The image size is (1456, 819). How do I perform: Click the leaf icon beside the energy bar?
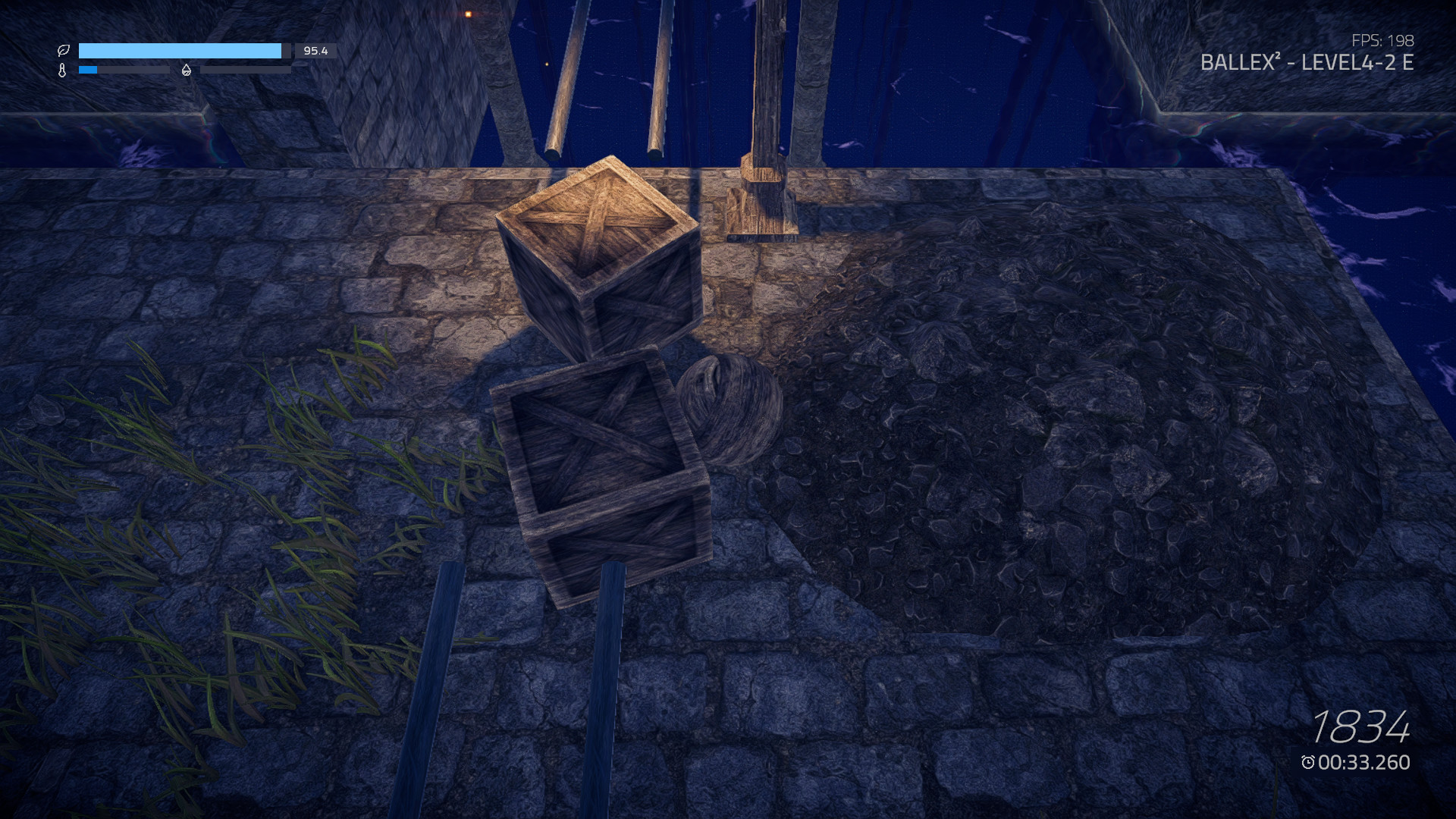pyautogui.click(x=64, y=52)
